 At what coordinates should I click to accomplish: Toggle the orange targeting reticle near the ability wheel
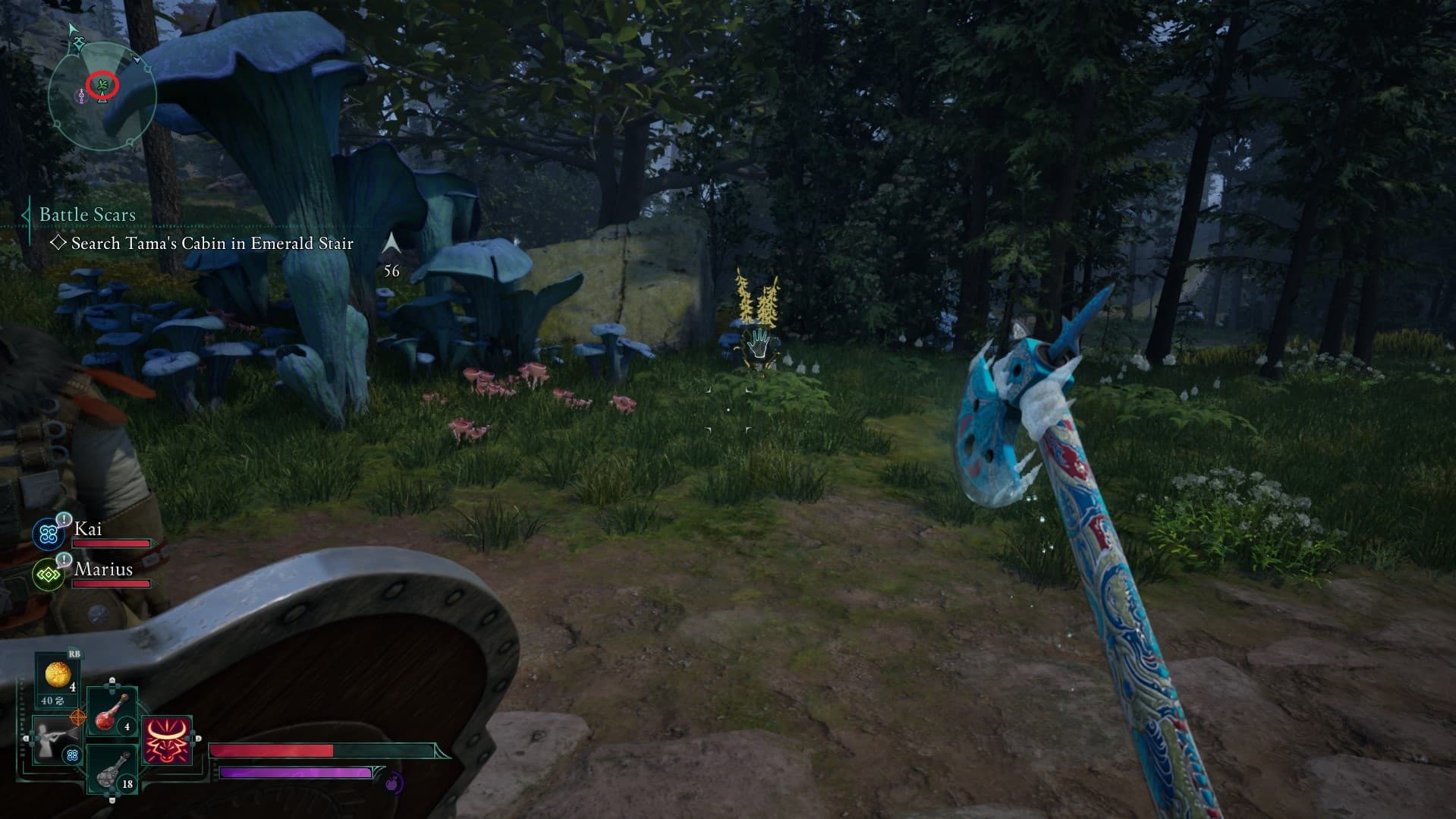[x=78, y=717]
